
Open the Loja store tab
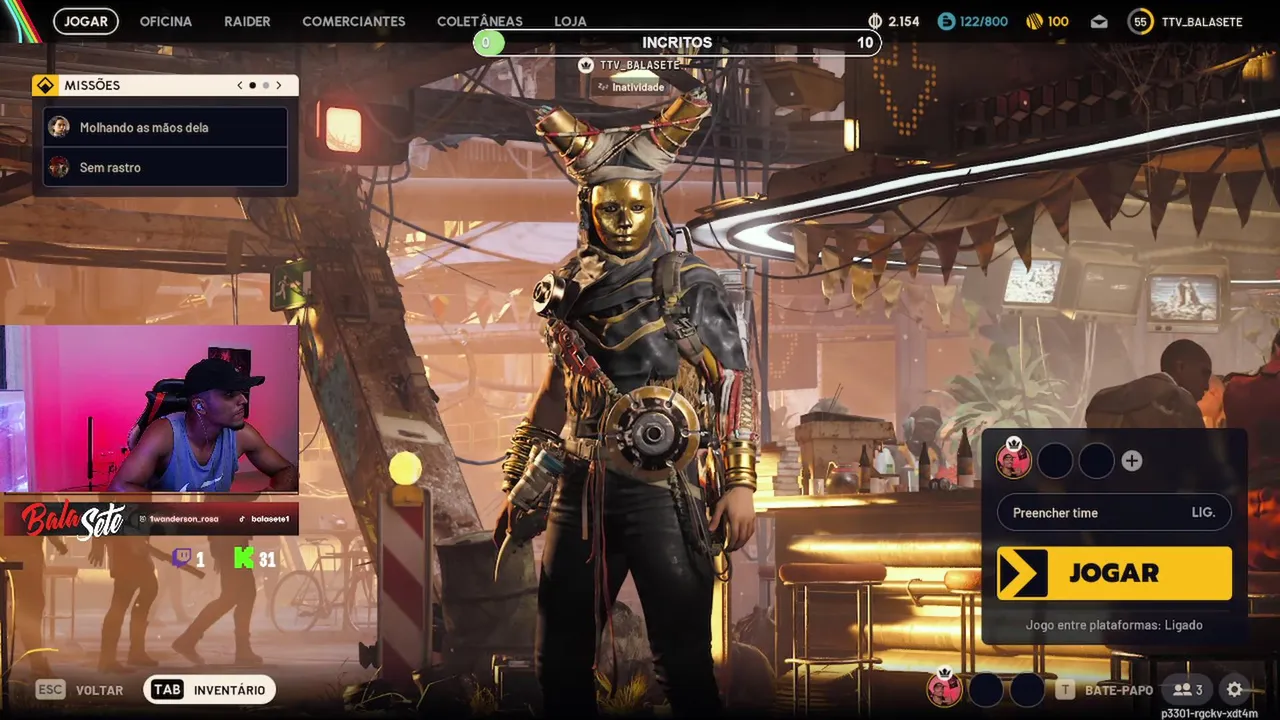(x=570, y=21)
